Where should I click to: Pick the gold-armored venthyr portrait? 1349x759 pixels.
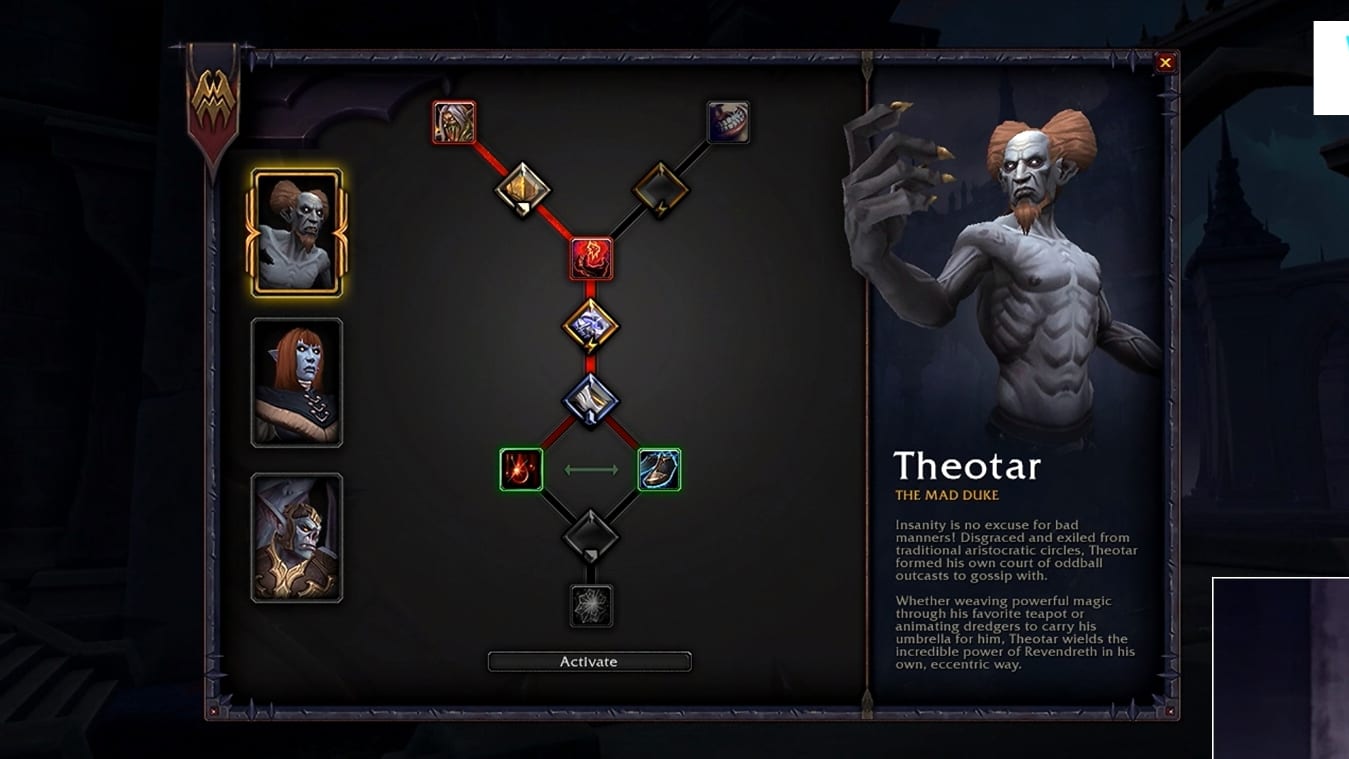(297, 538)
